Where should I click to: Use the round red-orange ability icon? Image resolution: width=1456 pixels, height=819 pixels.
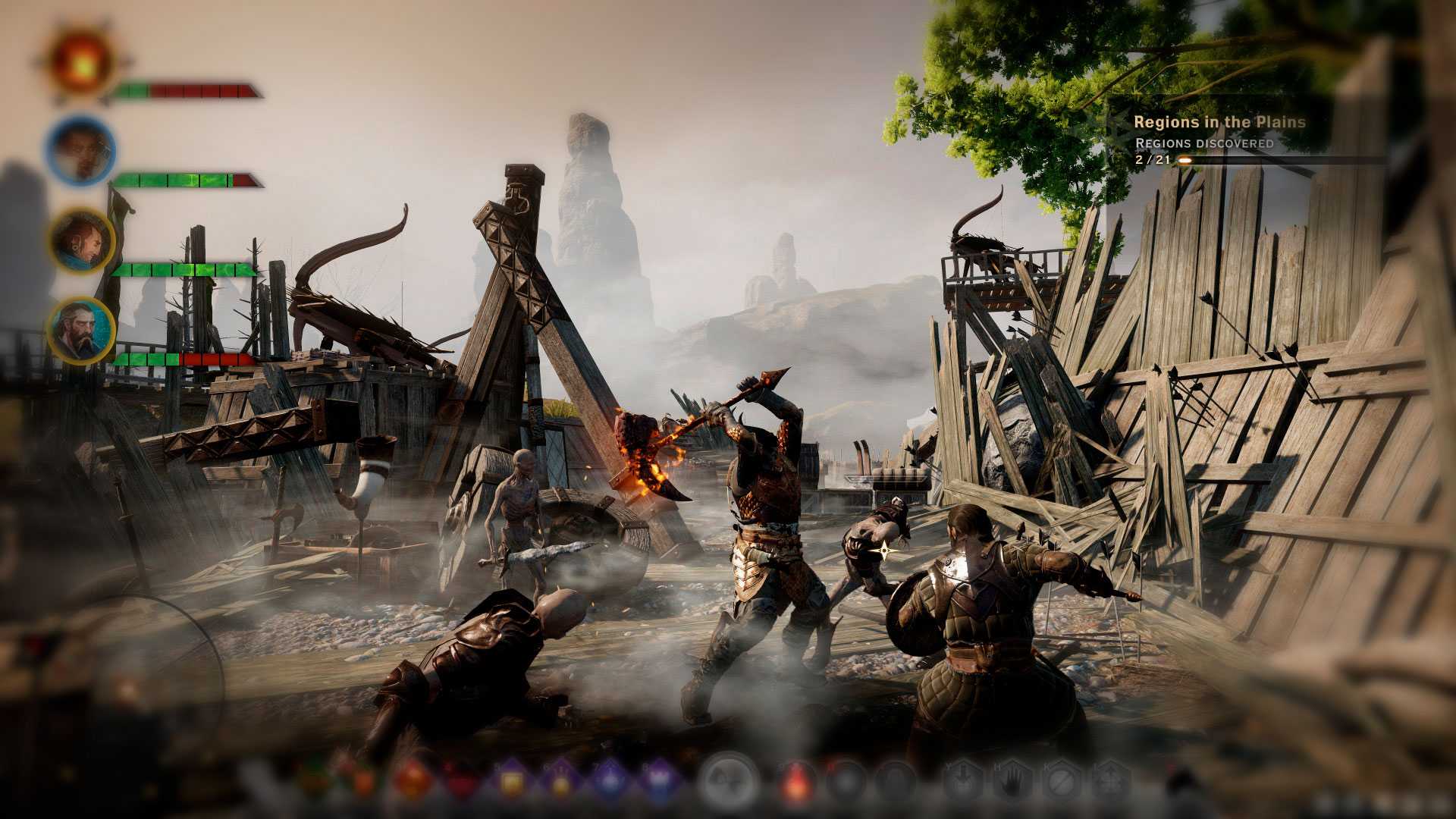click(x=413, y=781)
